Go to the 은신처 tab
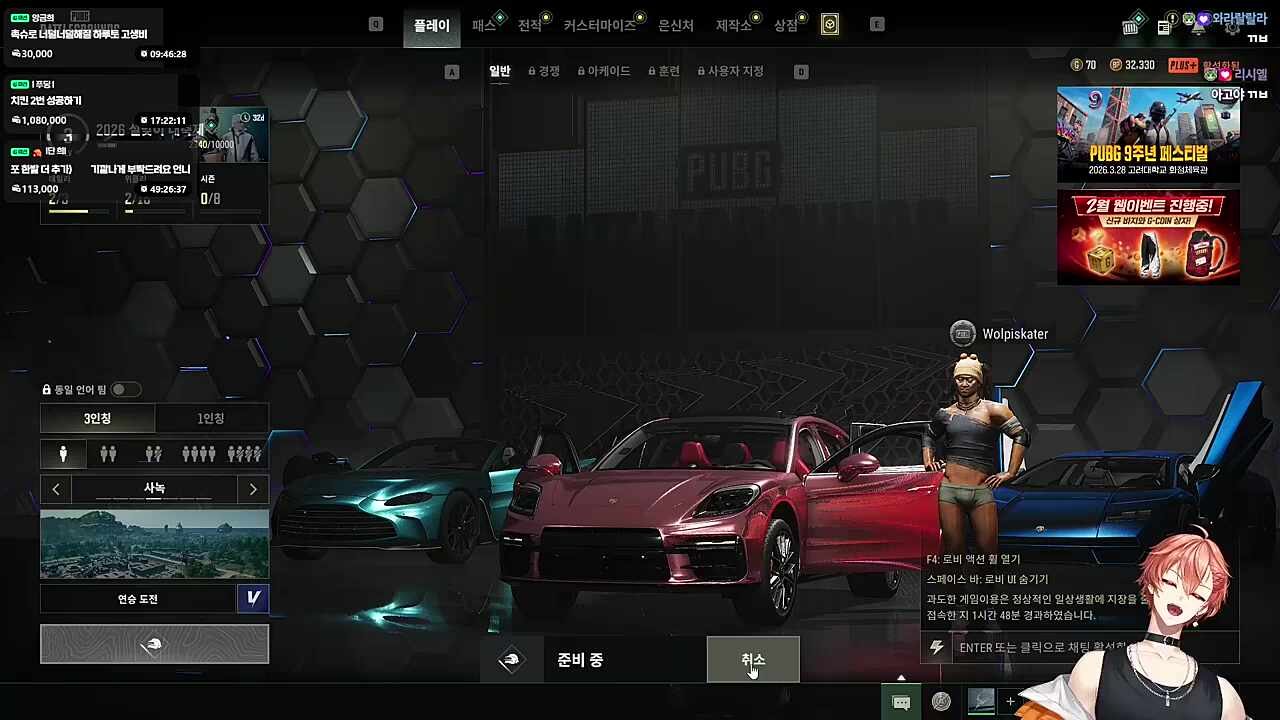1280x720 pixels. coord(675,25)
